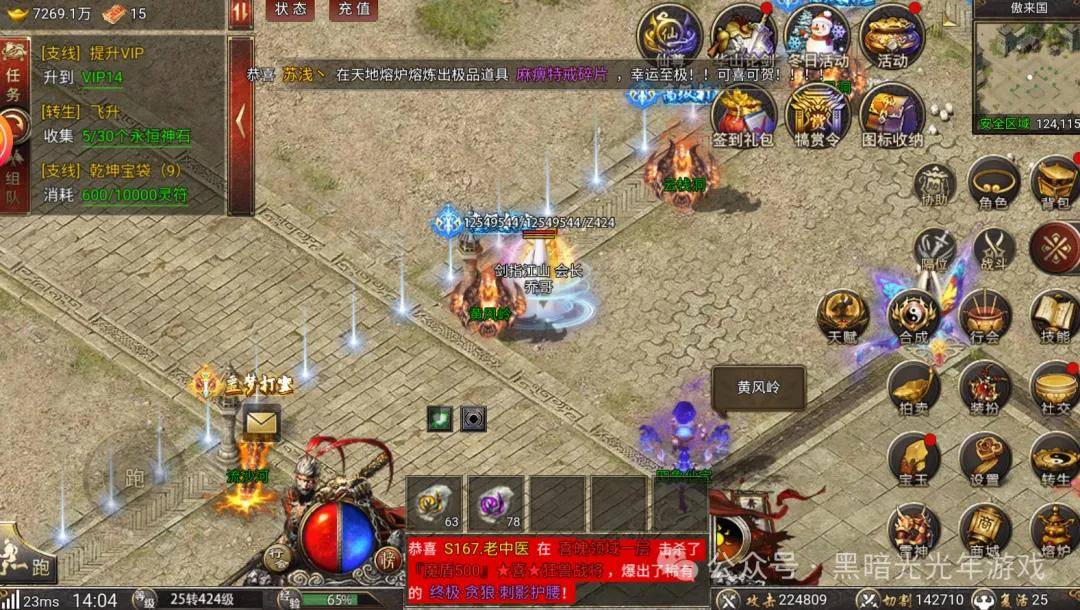Open the 商城 shop icon

[985, 532]
